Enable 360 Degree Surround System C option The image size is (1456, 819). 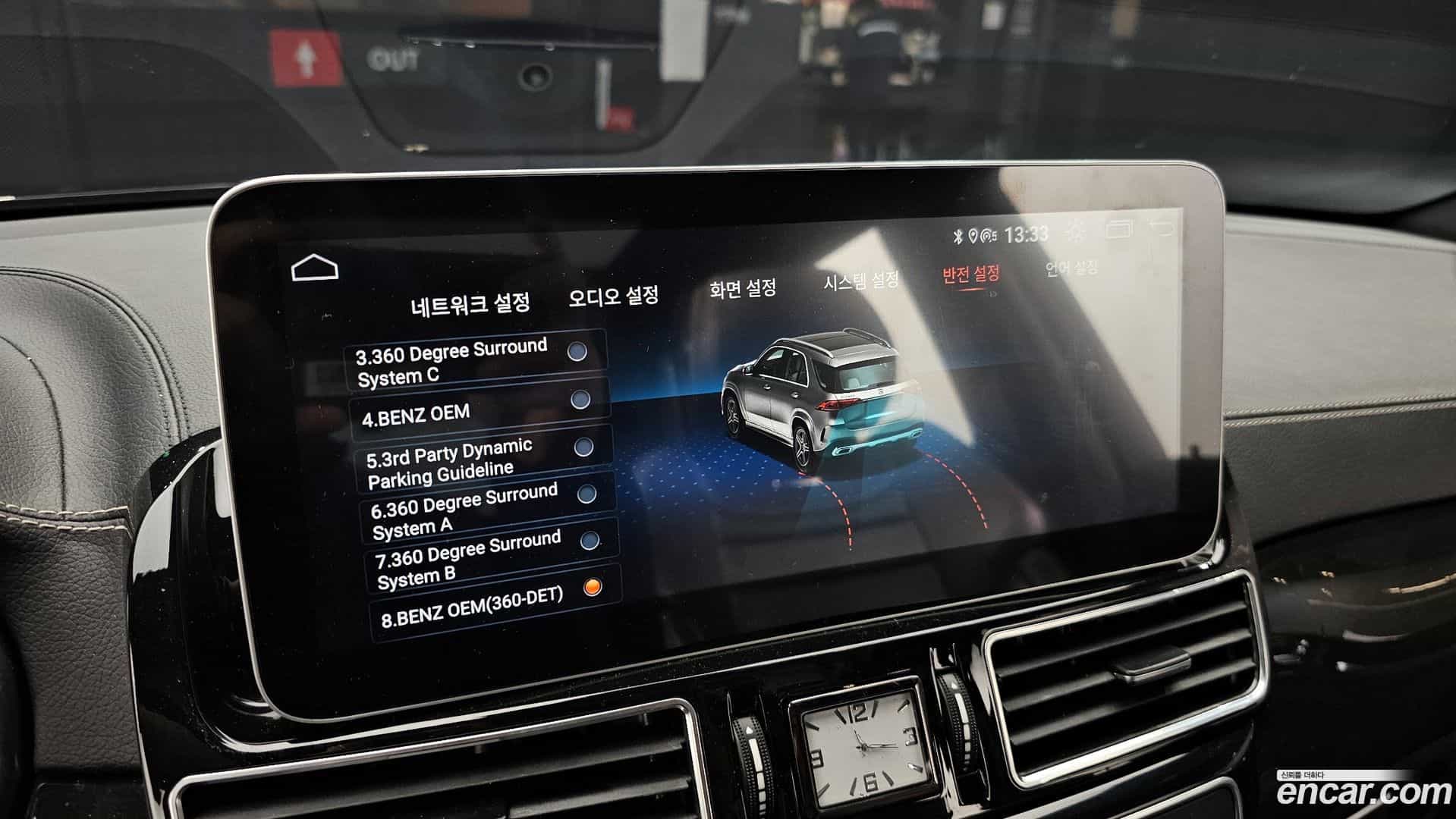pyautogui.click(x=579, y=353)
